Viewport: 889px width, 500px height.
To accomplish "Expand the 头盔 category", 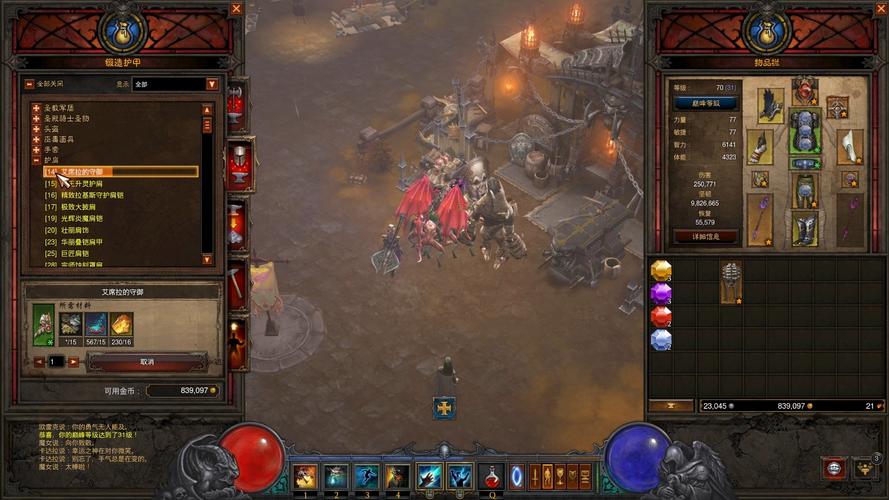I will coord(36,129).
